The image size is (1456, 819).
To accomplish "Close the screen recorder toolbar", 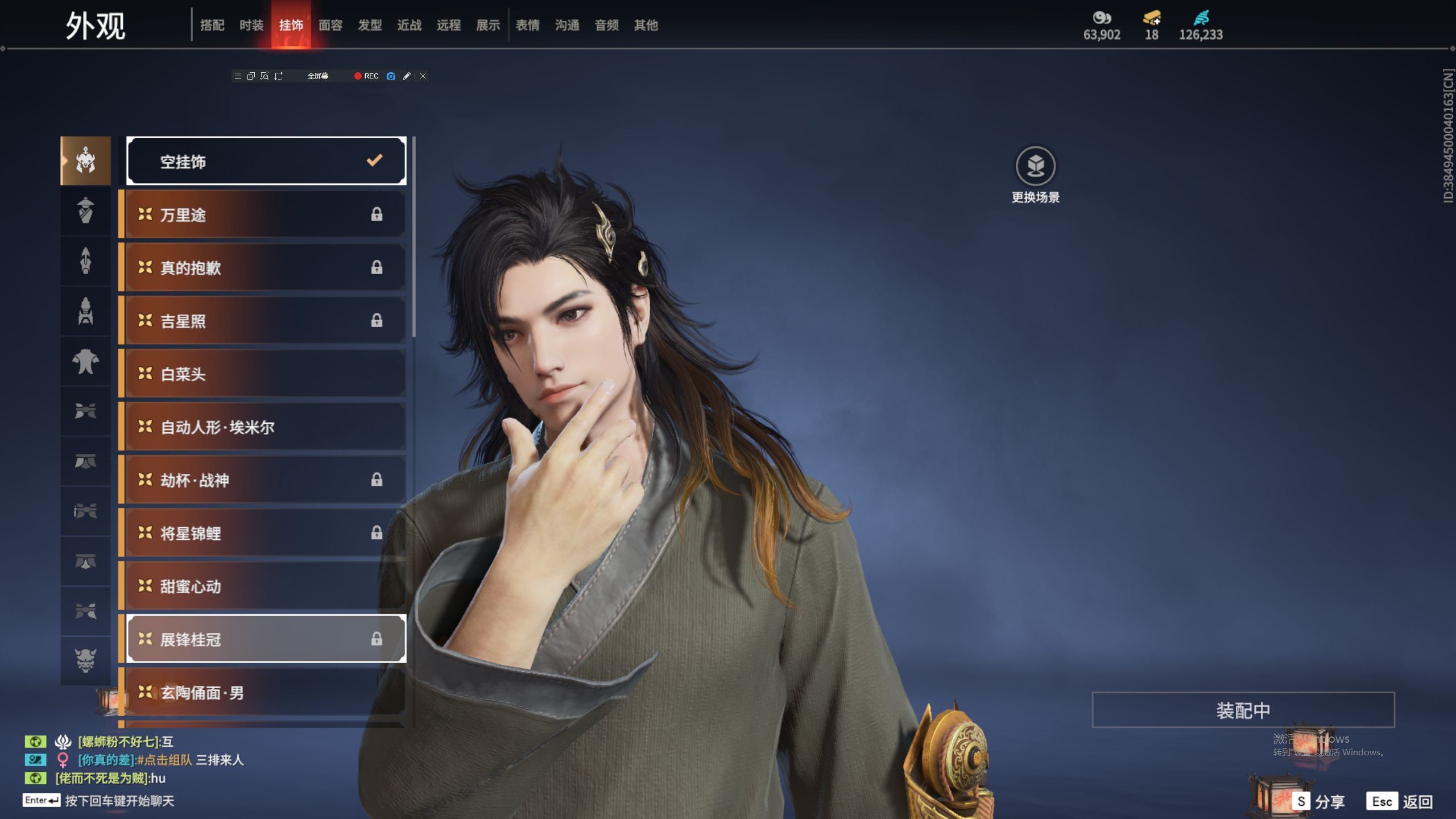I will tap(423, 76).
